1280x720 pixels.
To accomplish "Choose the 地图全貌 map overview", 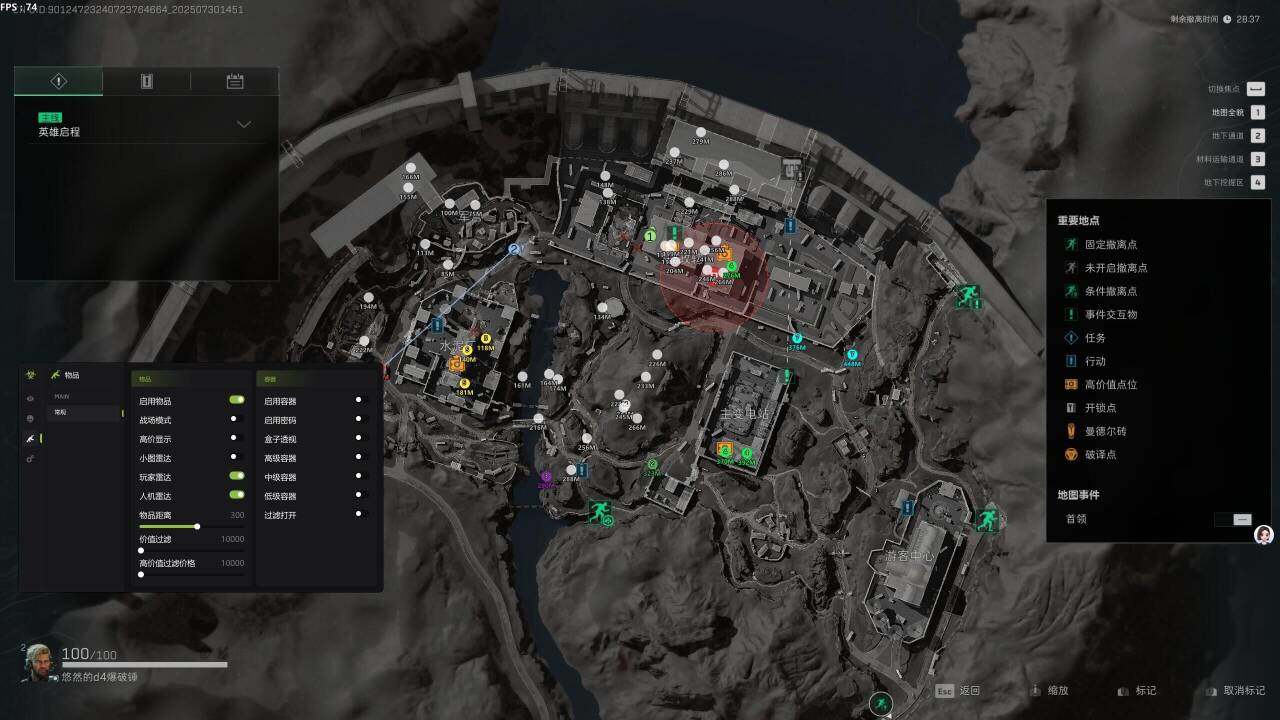I will [x=1257, y=113].
